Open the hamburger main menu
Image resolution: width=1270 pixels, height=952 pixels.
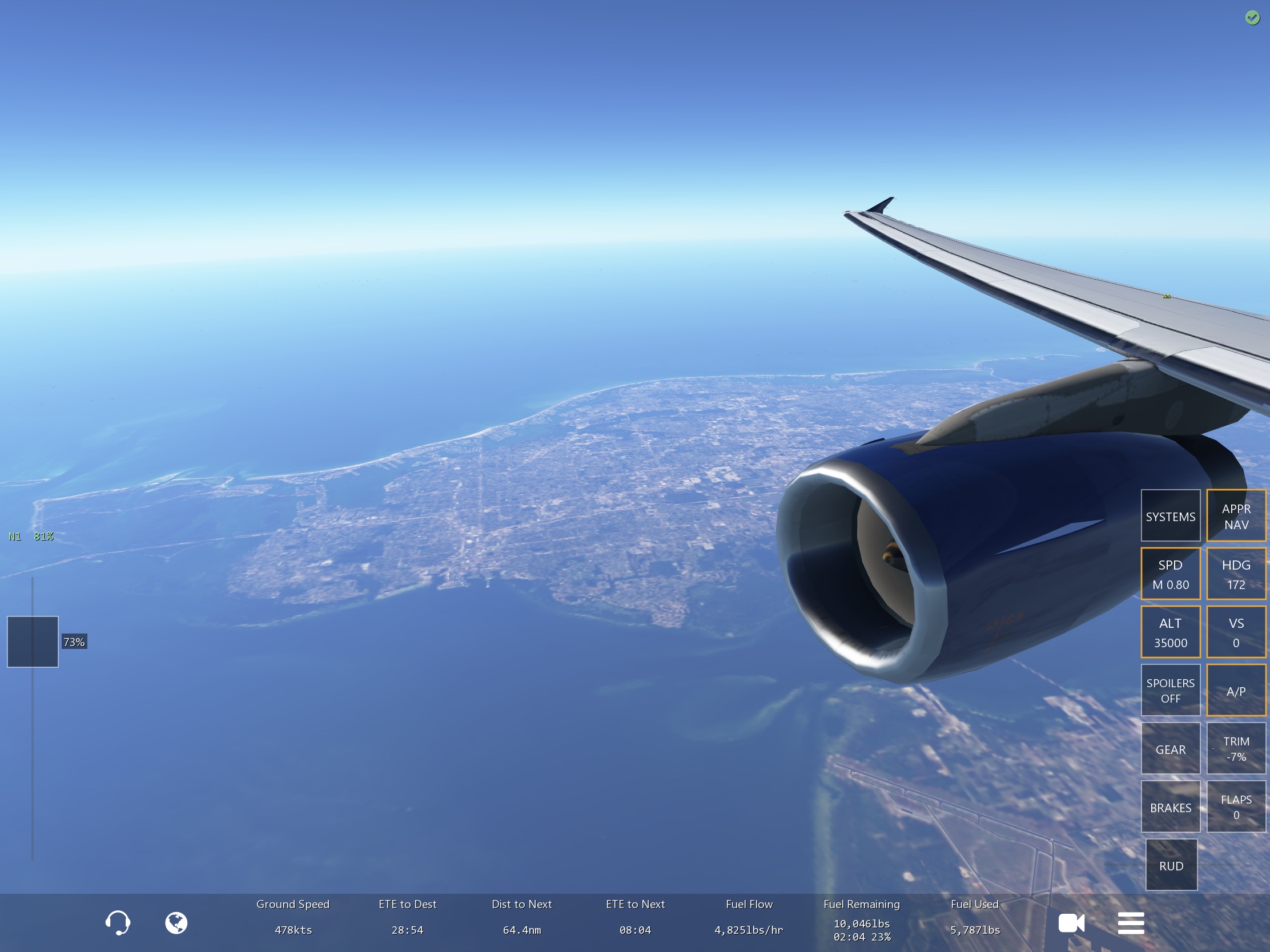point(1131,923)
